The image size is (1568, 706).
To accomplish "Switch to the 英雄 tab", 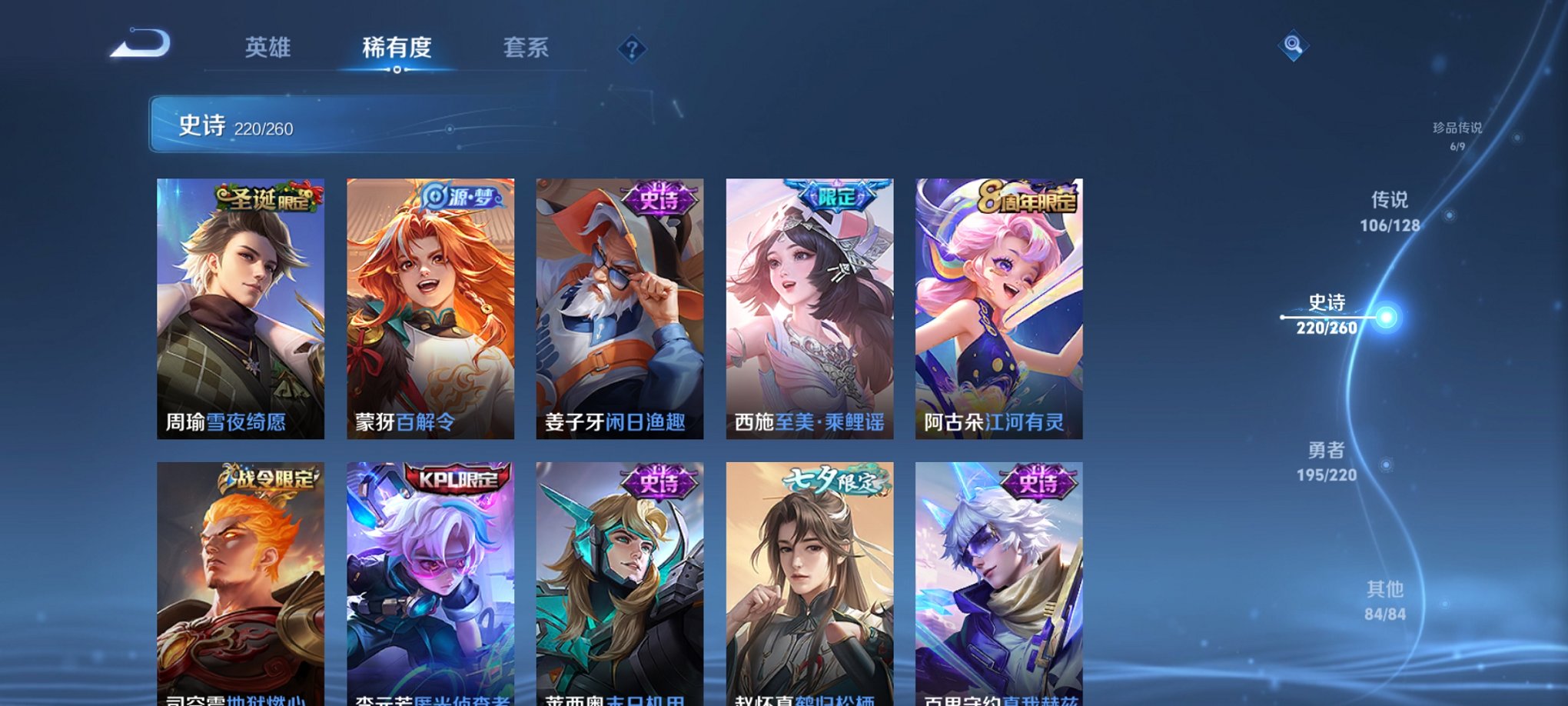I will 267,48.
